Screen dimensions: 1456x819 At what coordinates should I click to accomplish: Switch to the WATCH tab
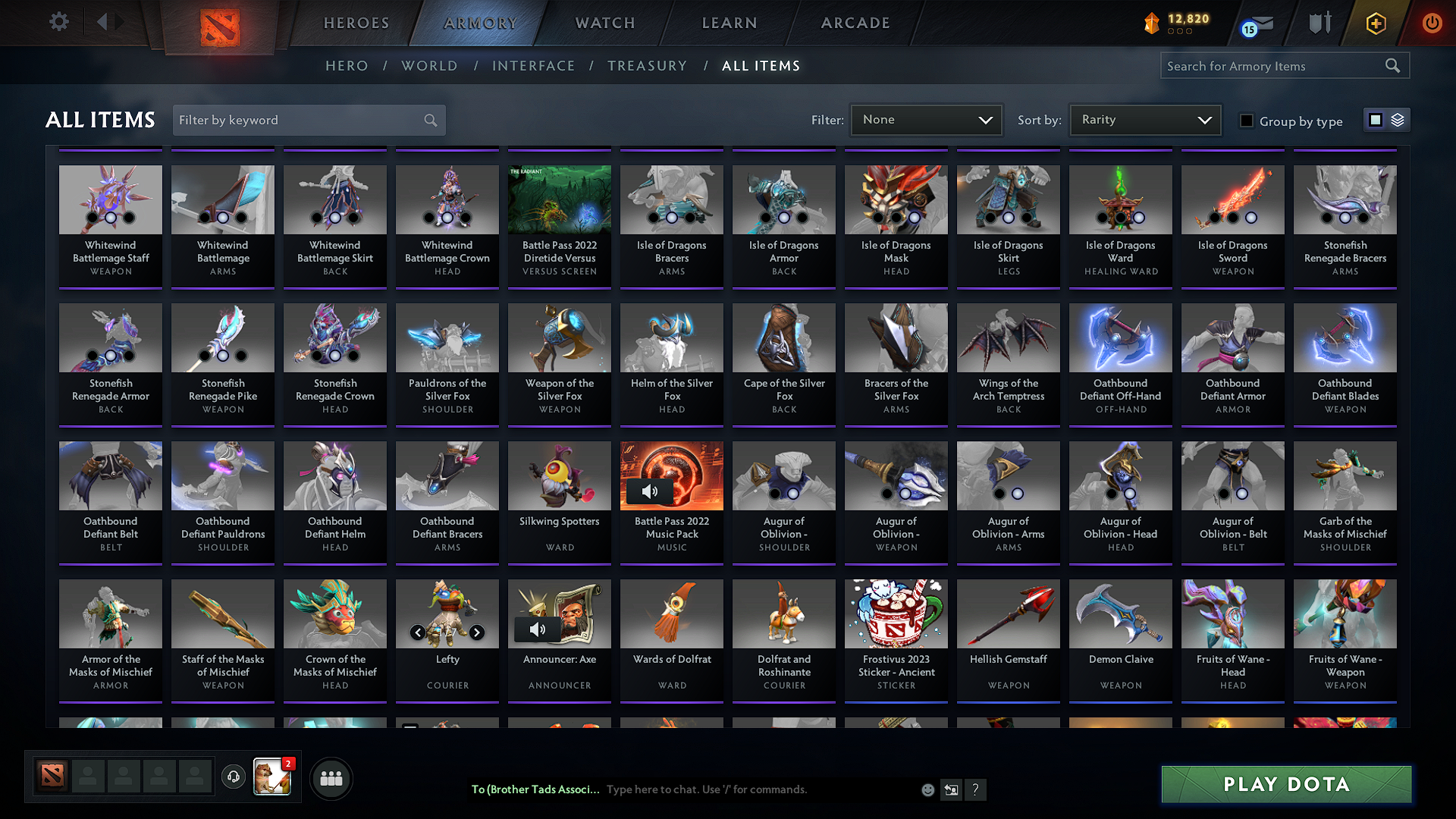pyautogui.click(x=604, y=23)
